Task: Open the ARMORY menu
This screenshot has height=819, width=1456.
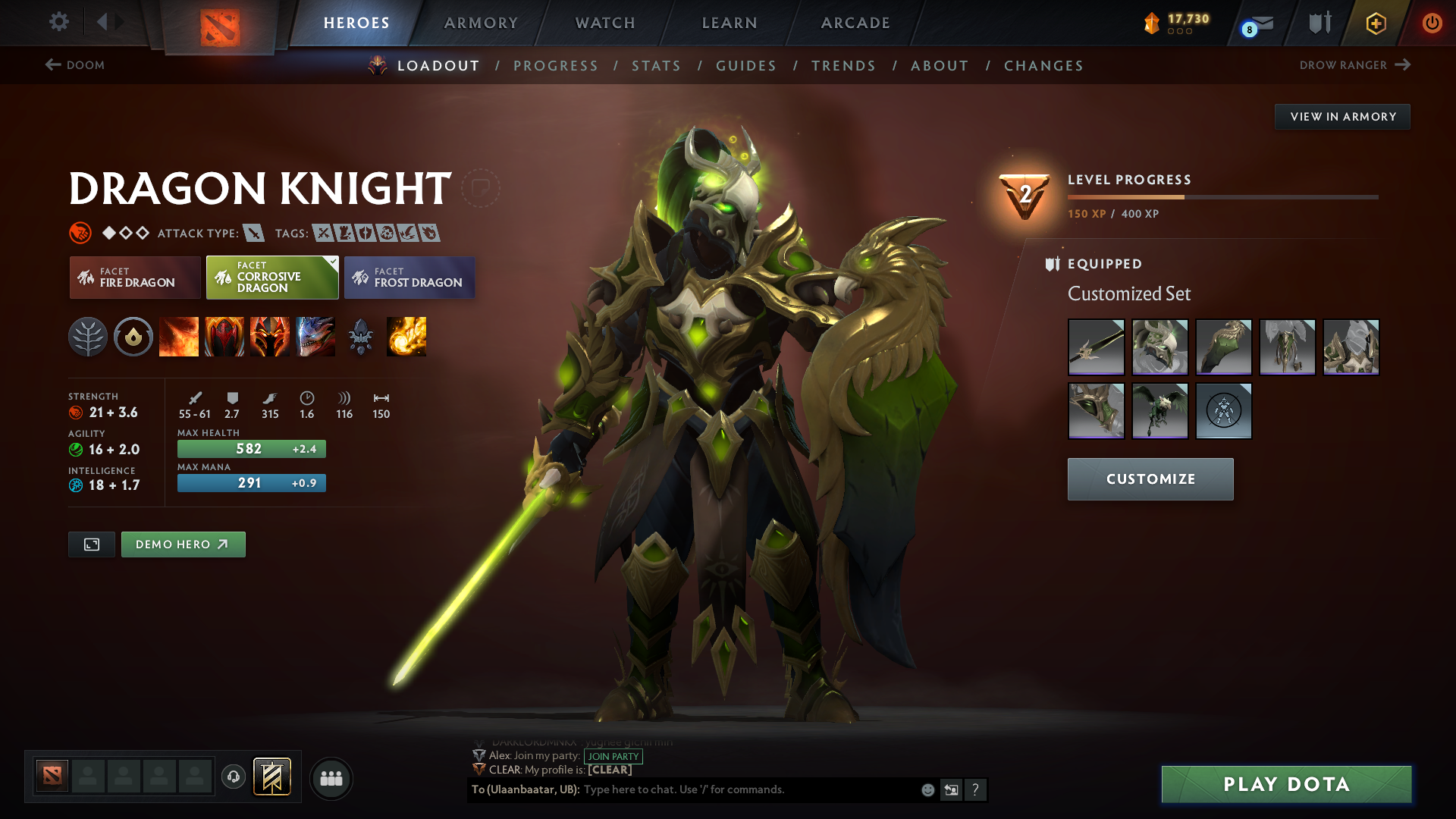Action: click(481, 23)
